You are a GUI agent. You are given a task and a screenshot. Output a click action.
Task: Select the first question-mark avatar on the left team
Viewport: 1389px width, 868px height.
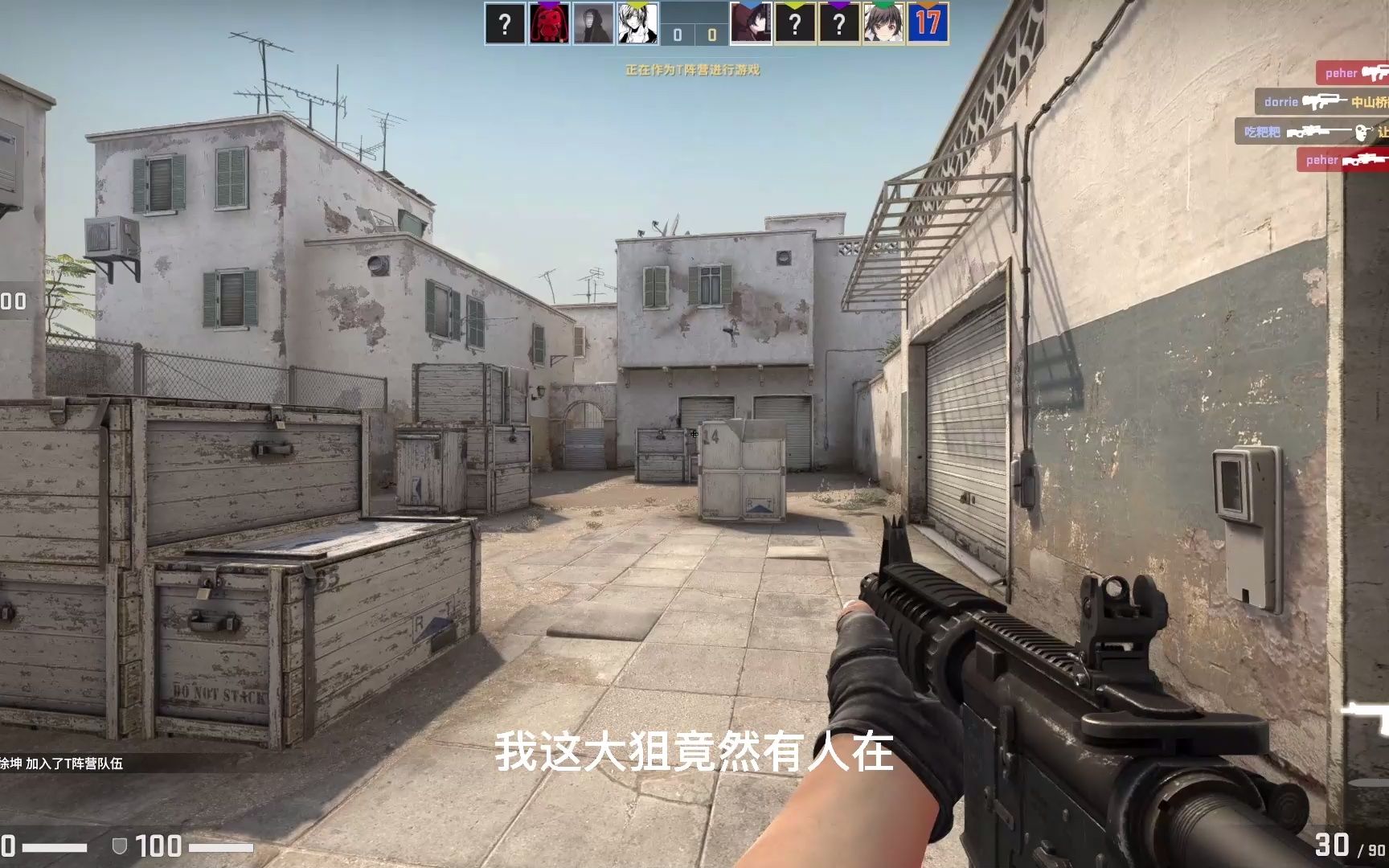point(504,23)
